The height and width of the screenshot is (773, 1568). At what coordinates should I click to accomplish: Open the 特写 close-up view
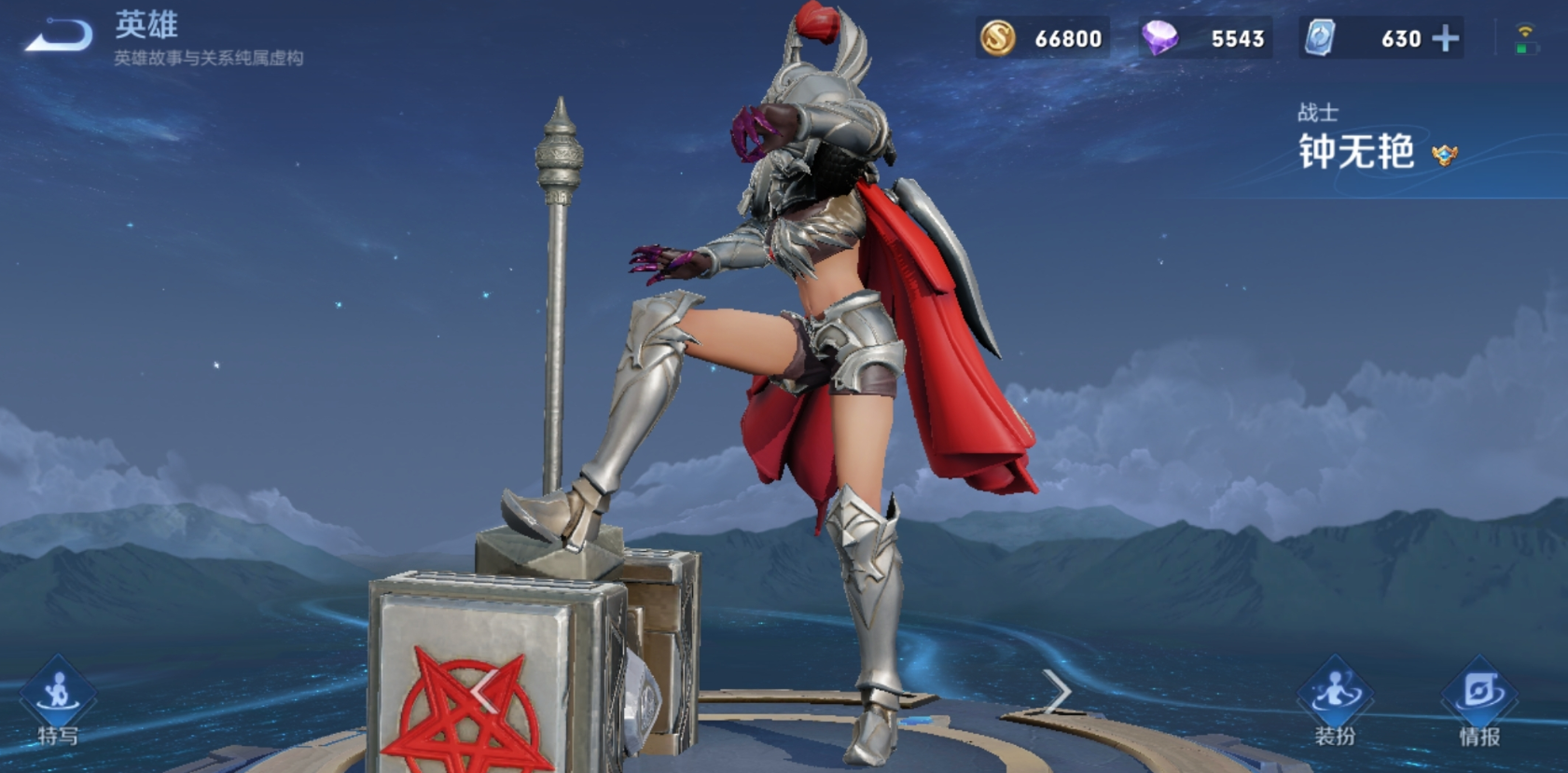point(58,704)
